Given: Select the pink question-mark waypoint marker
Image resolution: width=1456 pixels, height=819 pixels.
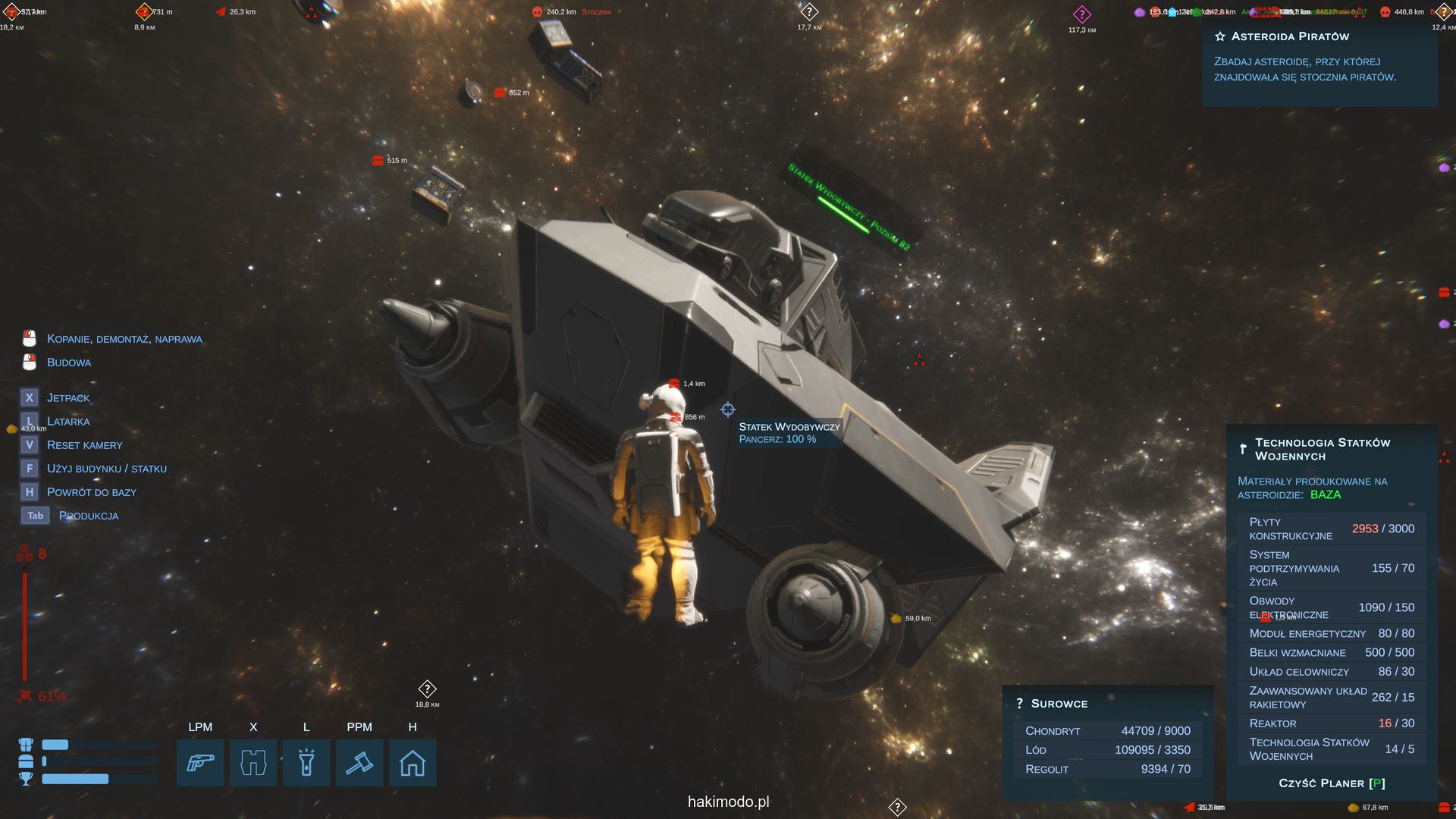Looking at the screenshot, I should [x=1081, y=14].
